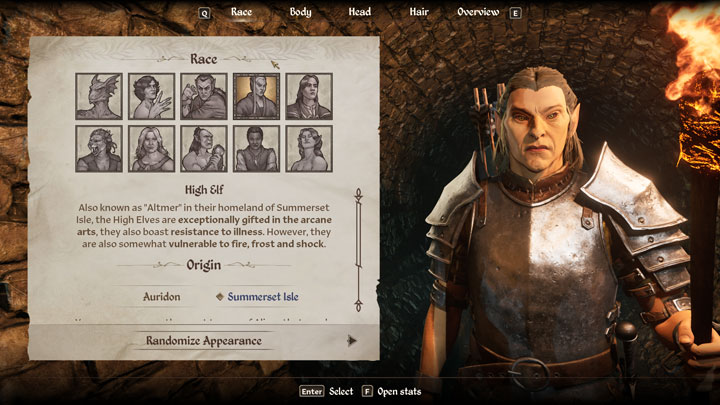Pick the Dark Elf race portrait
The height and width of the screenshot is (405, 720).
204,97
